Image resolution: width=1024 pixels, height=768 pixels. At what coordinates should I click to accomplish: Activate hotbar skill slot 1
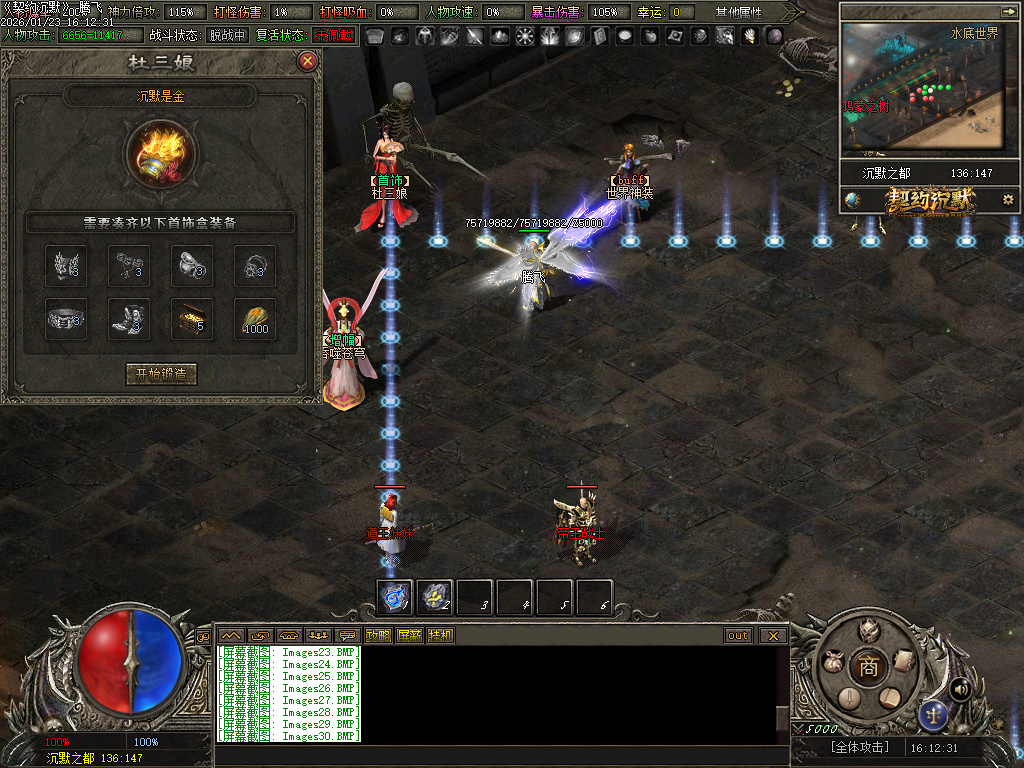tap(394, 597)
